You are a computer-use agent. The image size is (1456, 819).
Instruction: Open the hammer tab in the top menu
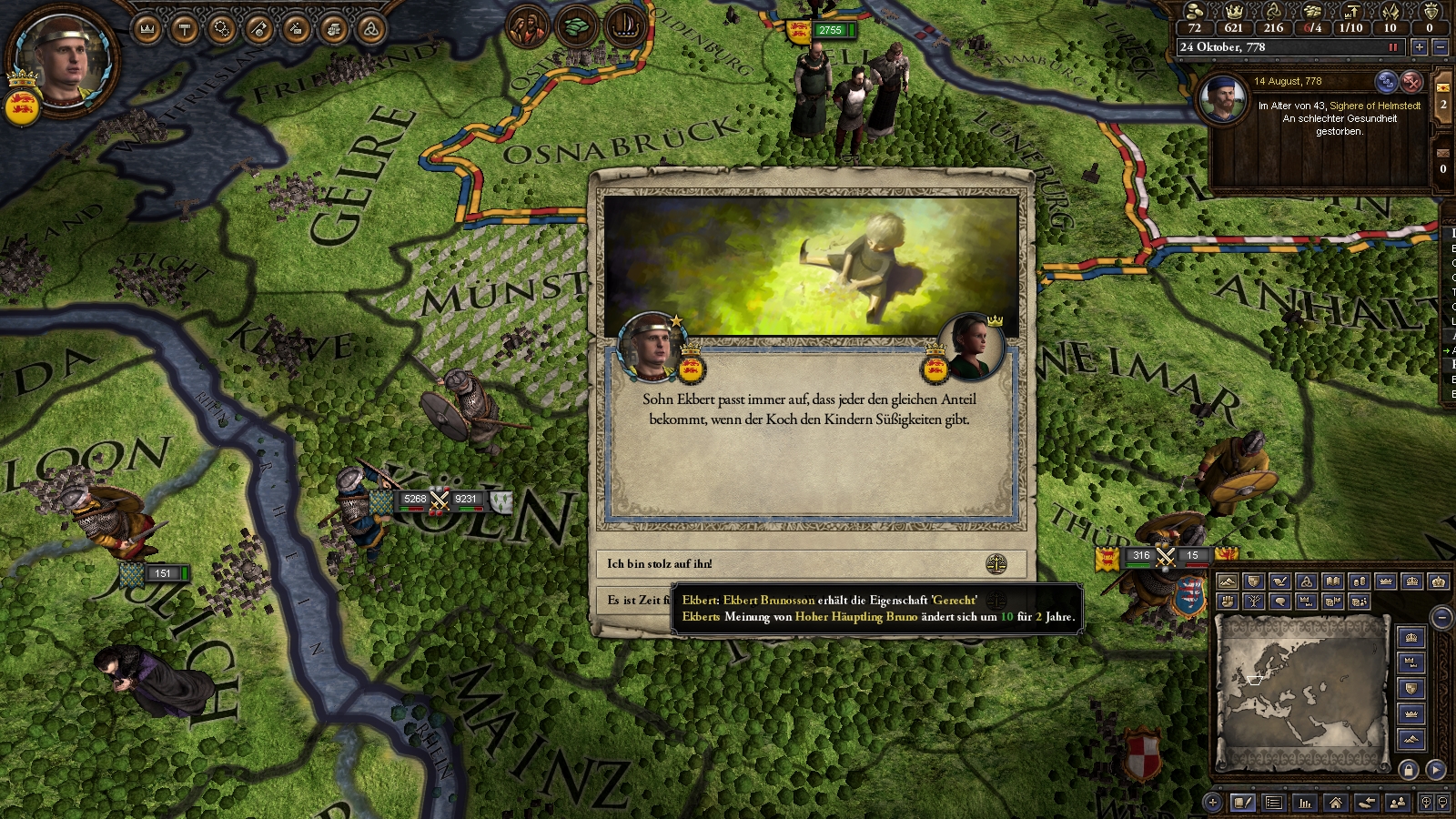click(x=185, y=30)
